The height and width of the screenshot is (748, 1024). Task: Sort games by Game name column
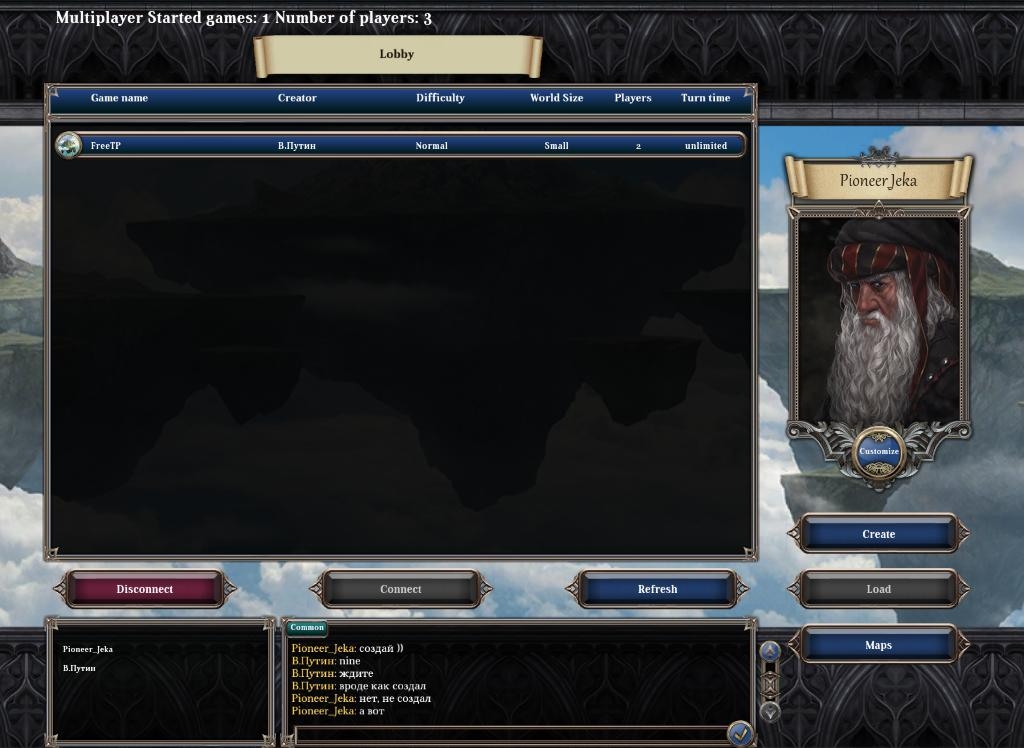pyautogui.click(x=119, y=98)
